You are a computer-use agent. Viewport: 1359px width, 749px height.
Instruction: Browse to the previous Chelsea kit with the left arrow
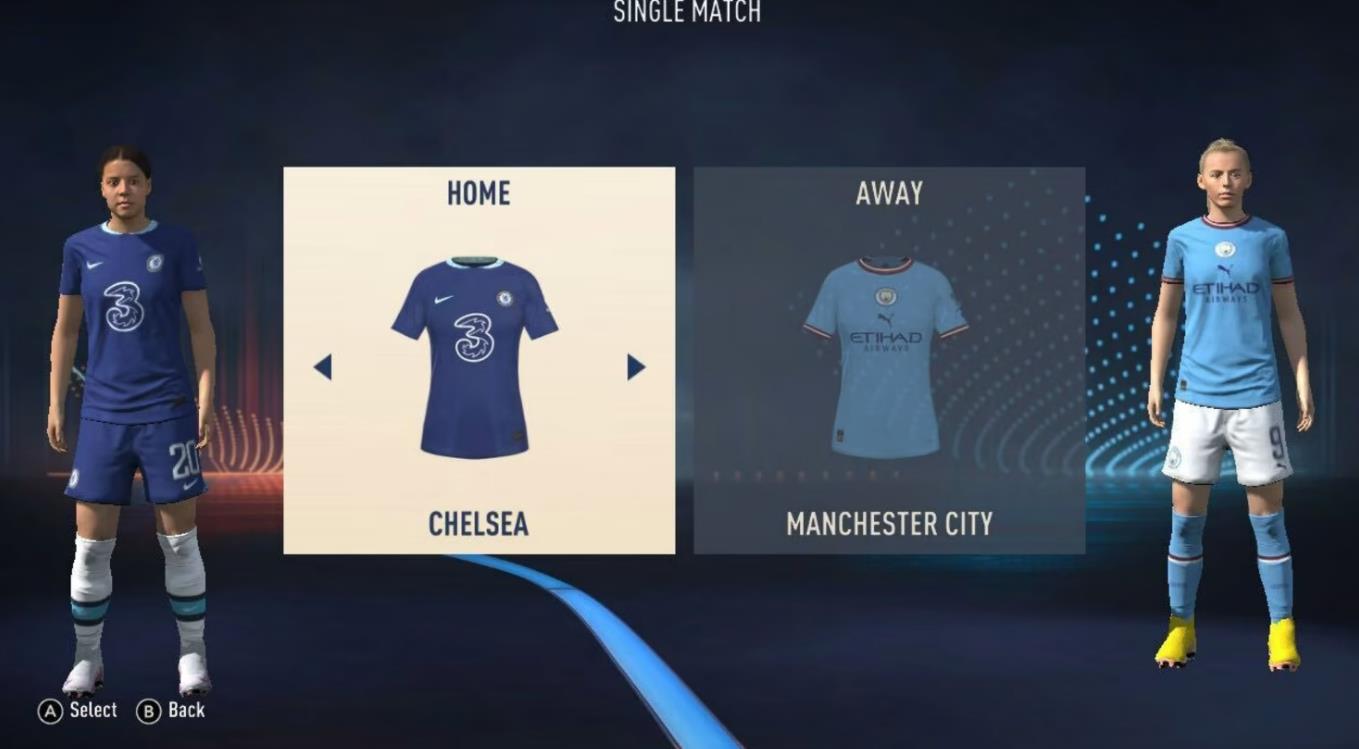(324, 368)
